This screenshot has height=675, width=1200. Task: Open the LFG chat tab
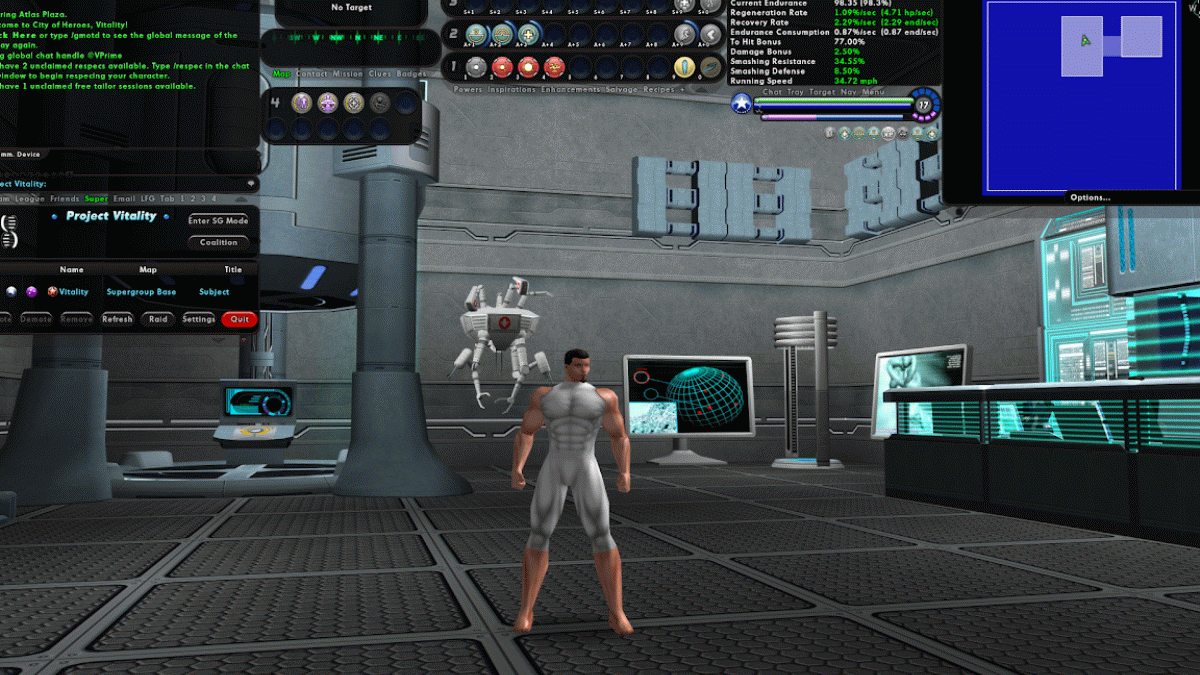pos(149,199)
